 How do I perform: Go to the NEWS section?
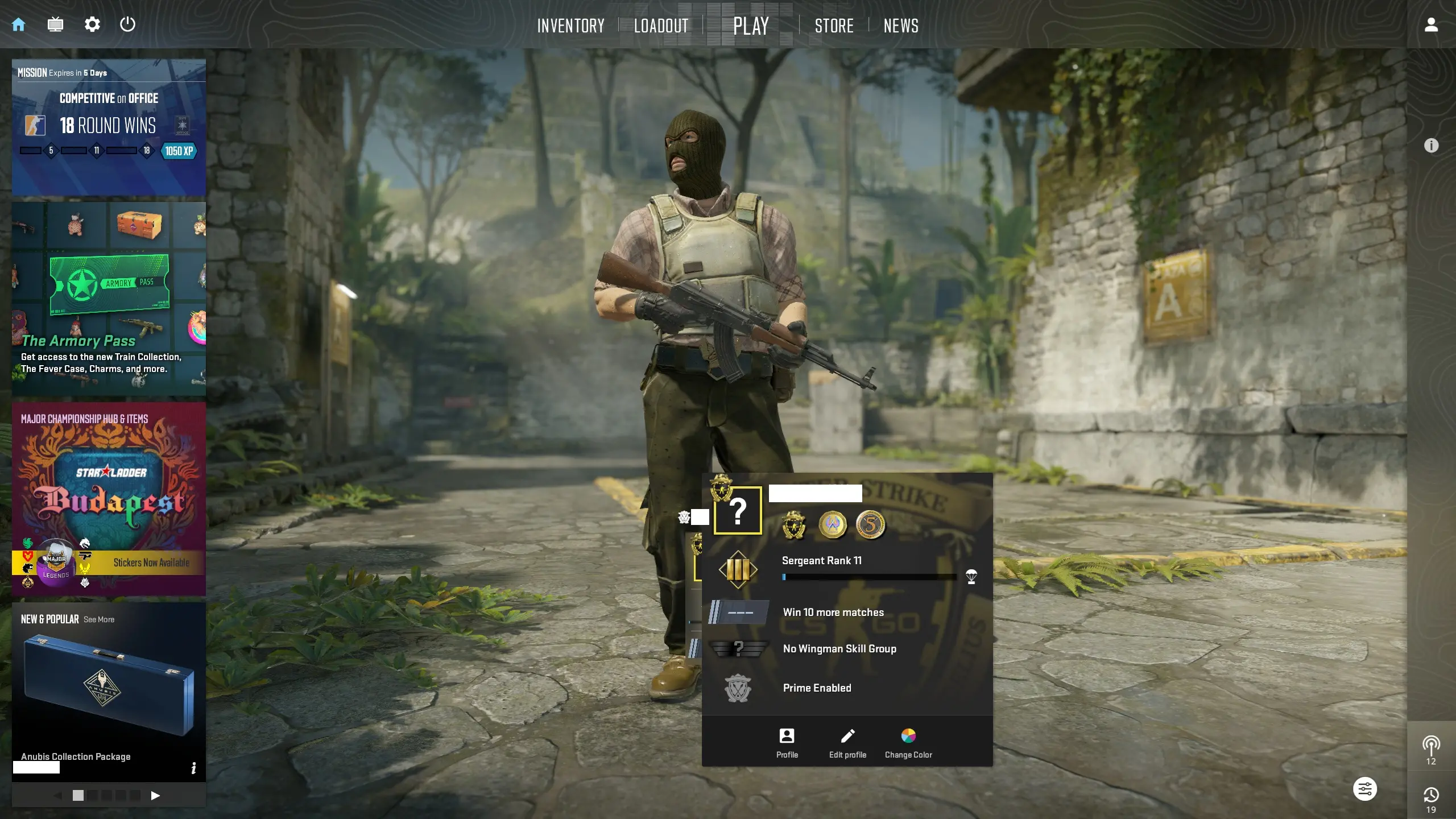901,25
